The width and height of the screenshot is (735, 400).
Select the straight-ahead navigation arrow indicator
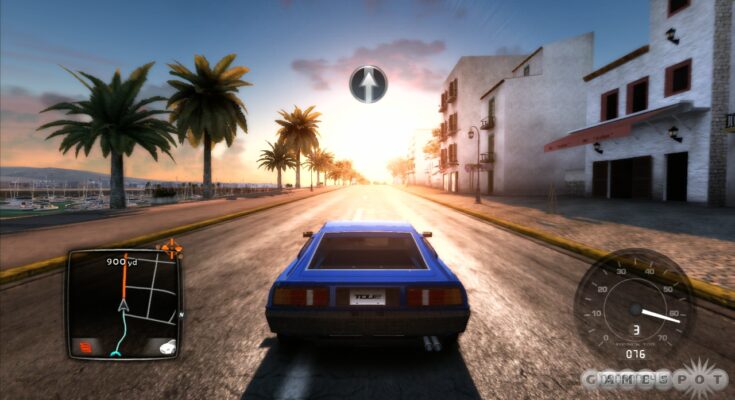pyautogui.click(x=369, y=84)
